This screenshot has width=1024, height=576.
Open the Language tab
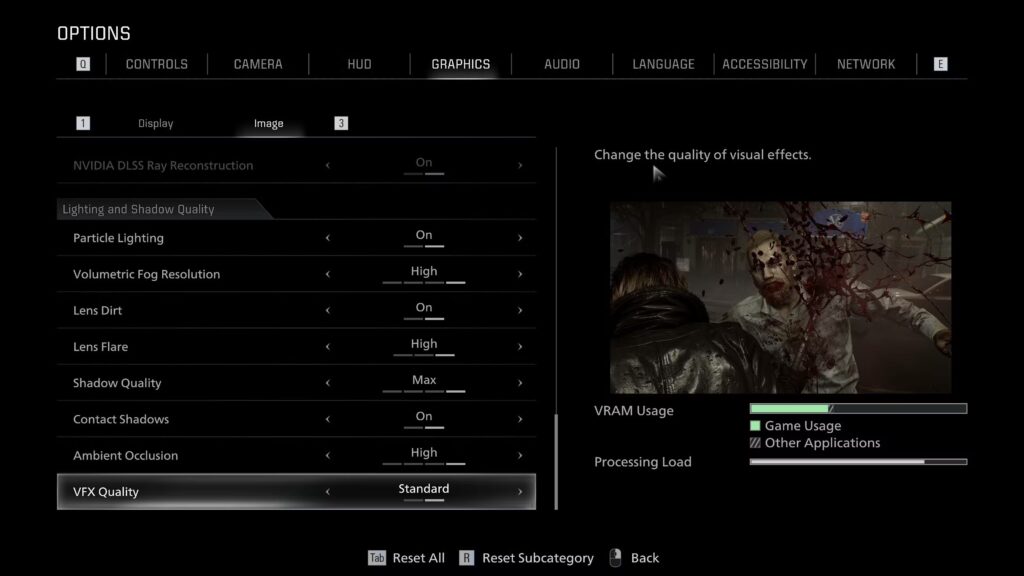tap(663, 64)
